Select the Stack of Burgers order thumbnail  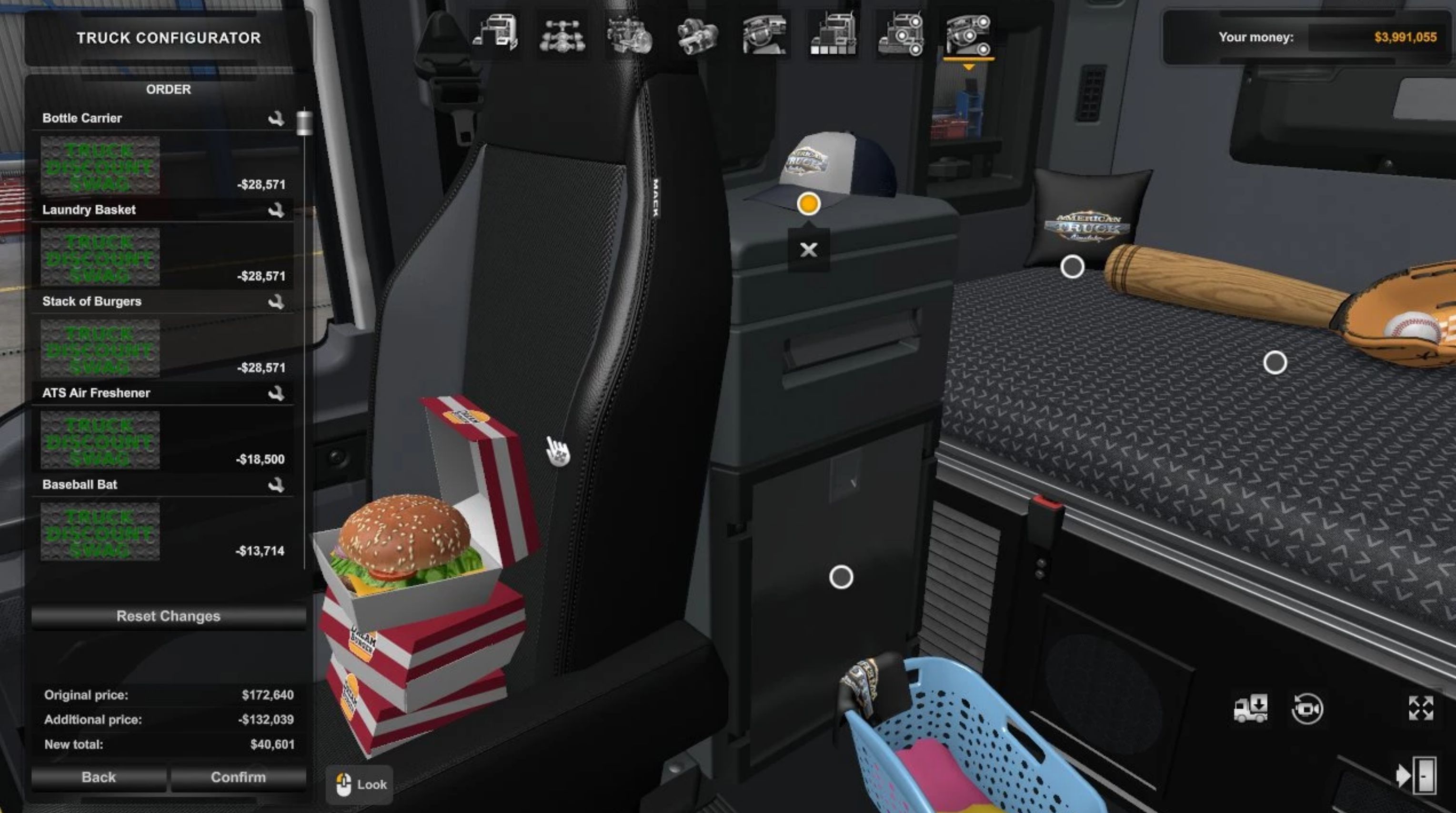100,348
